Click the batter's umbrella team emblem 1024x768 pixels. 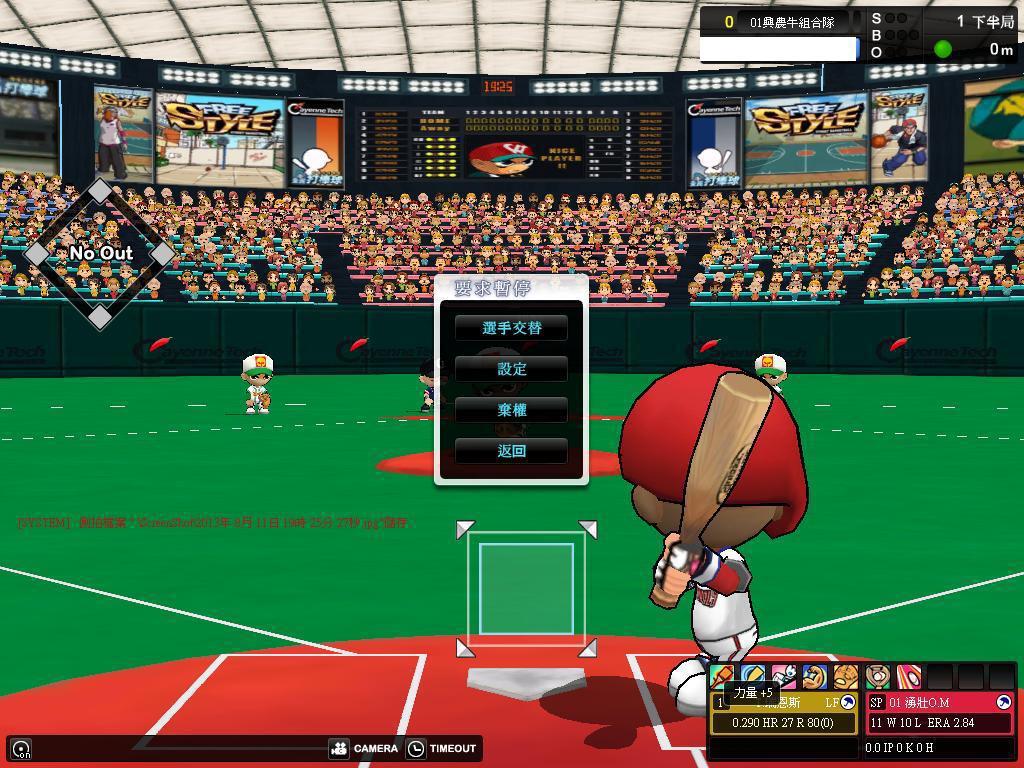point(848,703)
